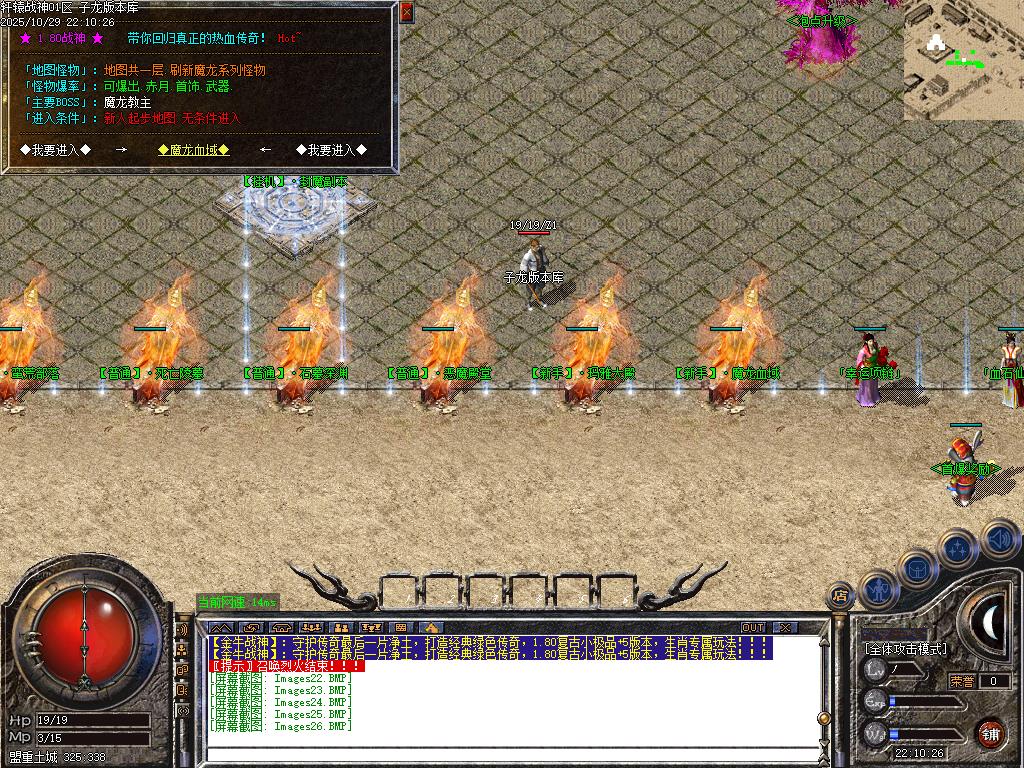Close the game using the X button beside OUT

pos(785,627)
